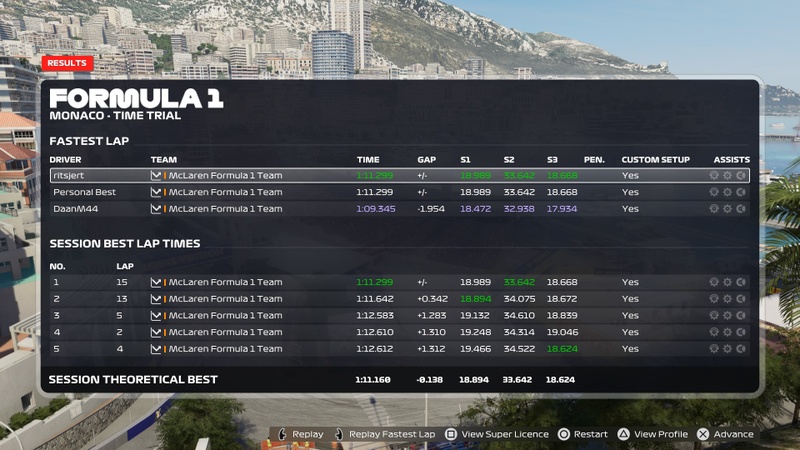
Task: Select DaanM44's 1:09.345 rival lap row
Action: pyautogui.click(x=400, y=209)
